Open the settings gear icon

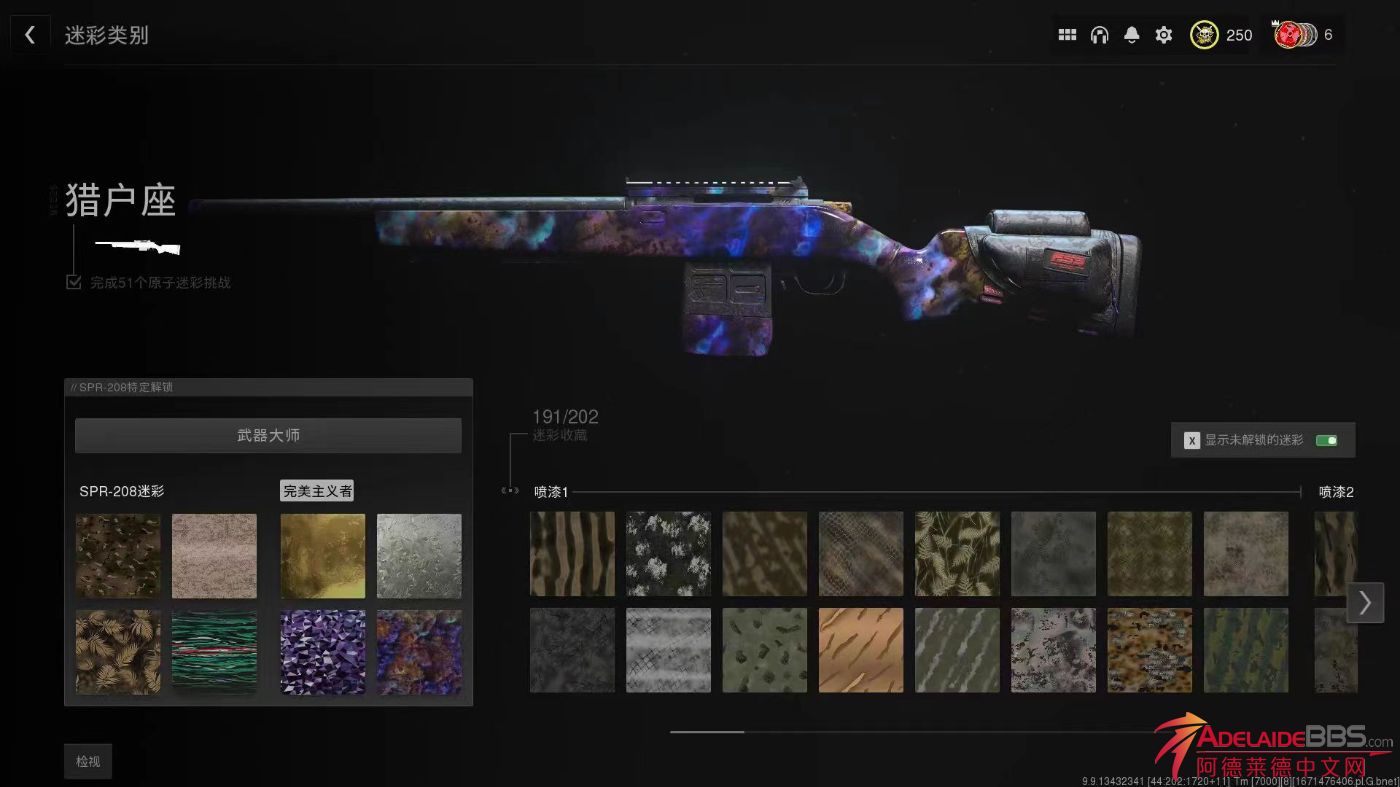1163,35
